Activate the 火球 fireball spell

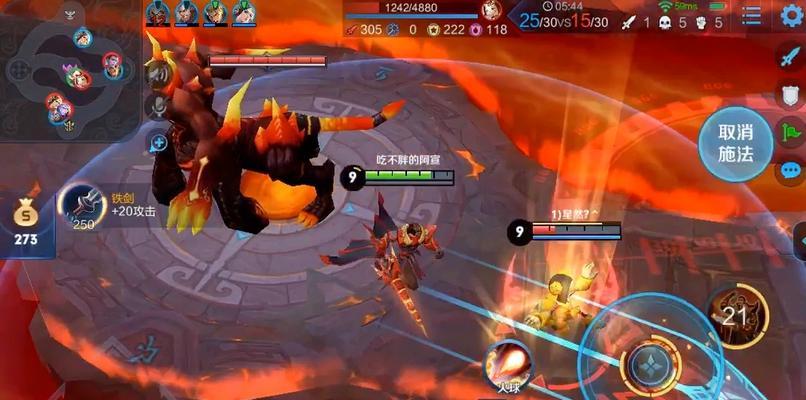pyautogui.click(x=508, y=364)
